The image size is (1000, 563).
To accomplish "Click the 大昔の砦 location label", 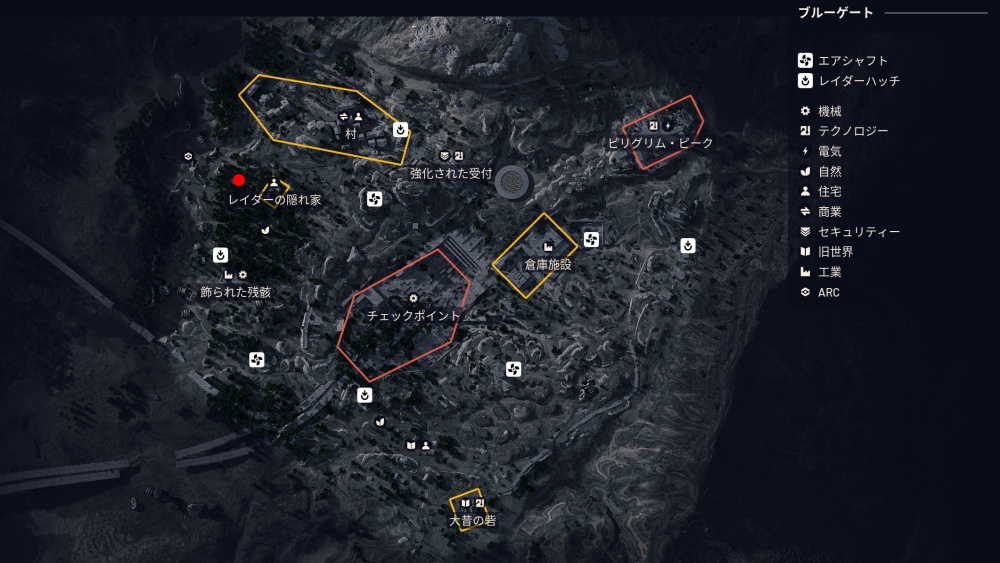I will point(473,521).
